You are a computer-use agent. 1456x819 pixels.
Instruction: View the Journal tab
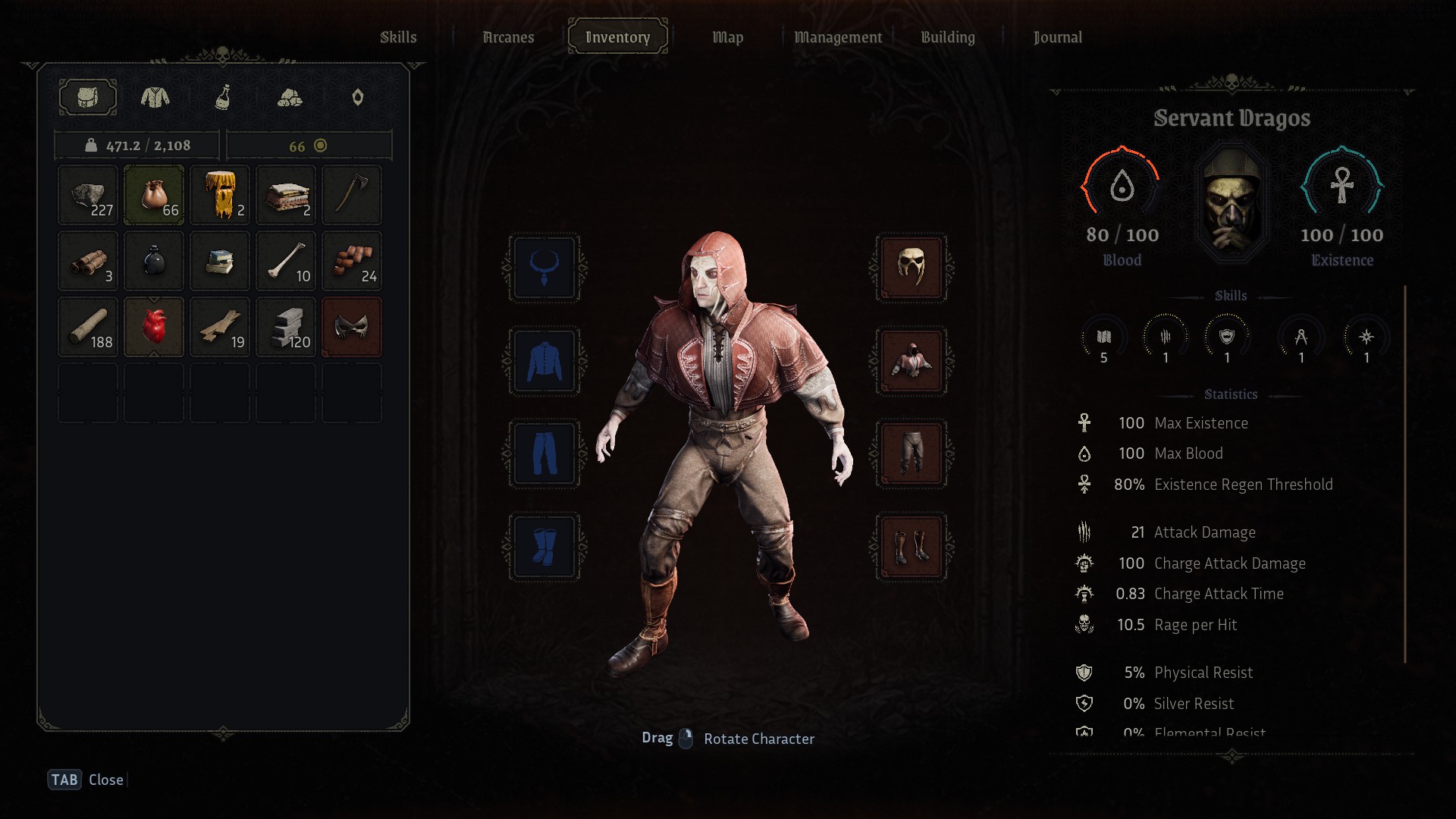tap(1057, 37)
